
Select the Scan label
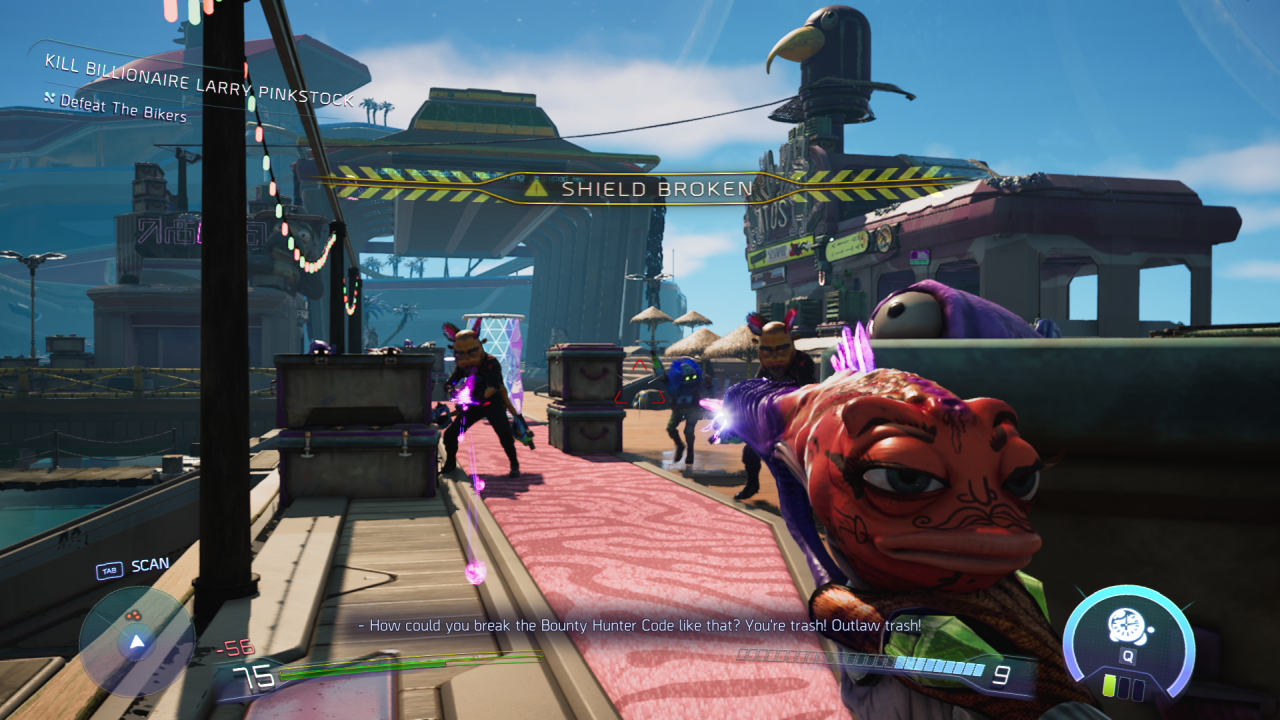click(150, 565)
